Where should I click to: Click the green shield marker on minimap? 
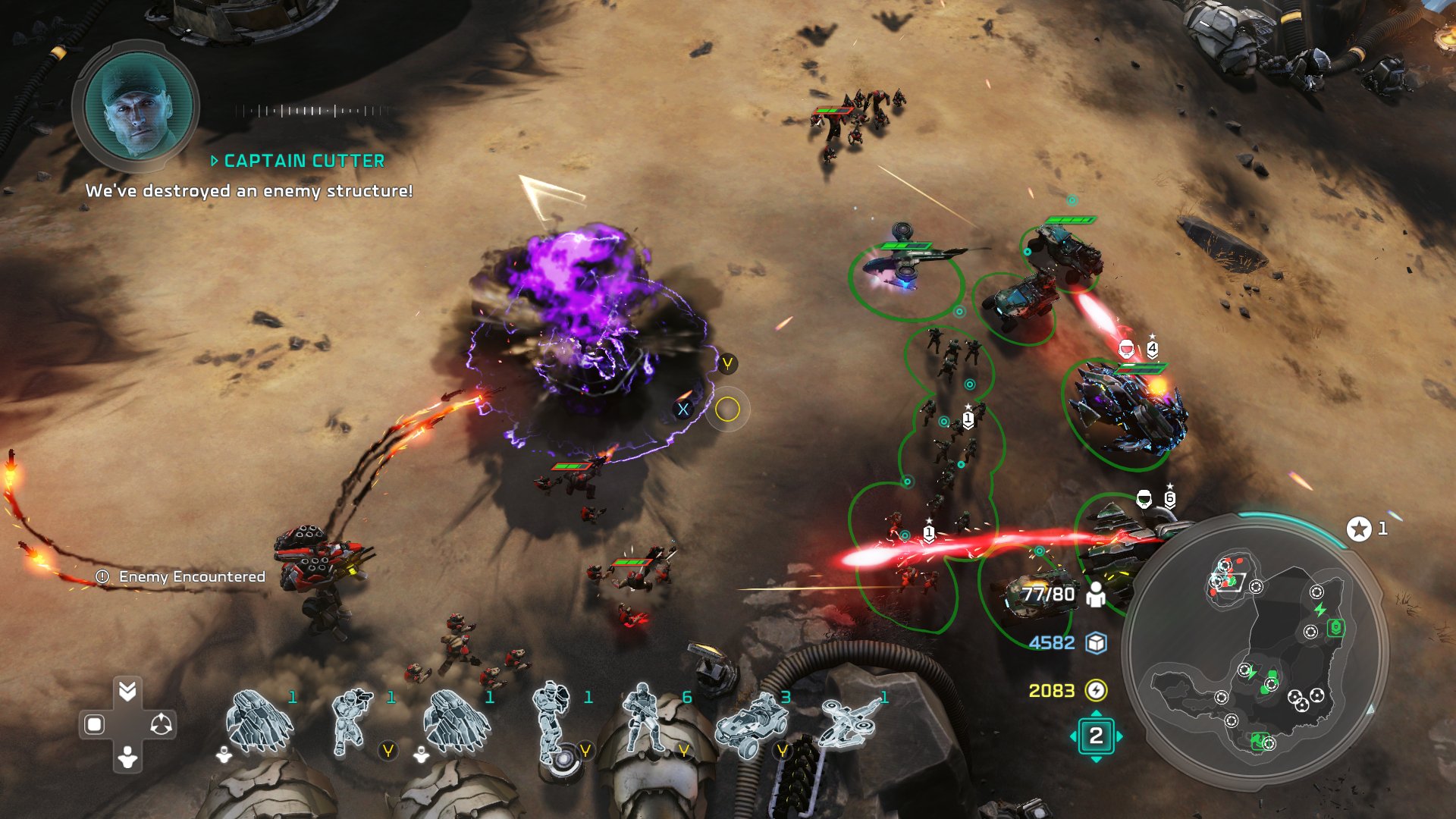pos(1335,628)
